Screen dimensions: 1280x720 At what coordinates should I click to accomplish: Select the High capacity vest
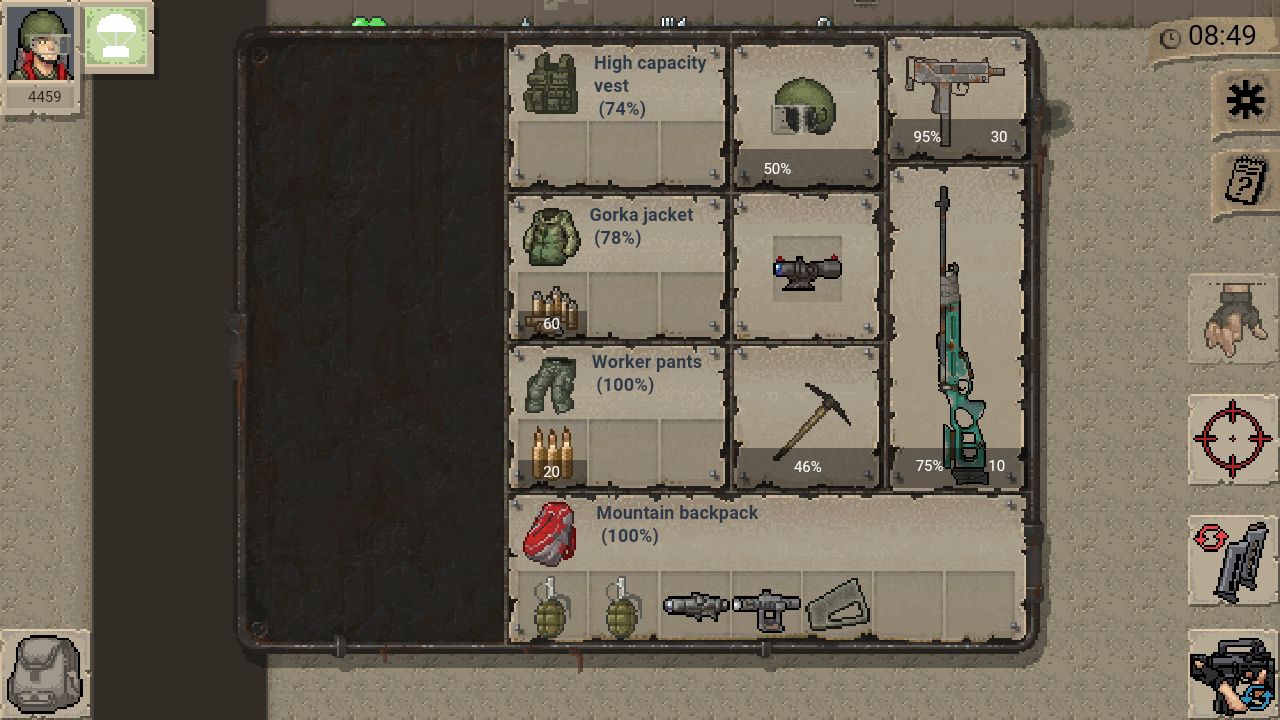[550, 85]
